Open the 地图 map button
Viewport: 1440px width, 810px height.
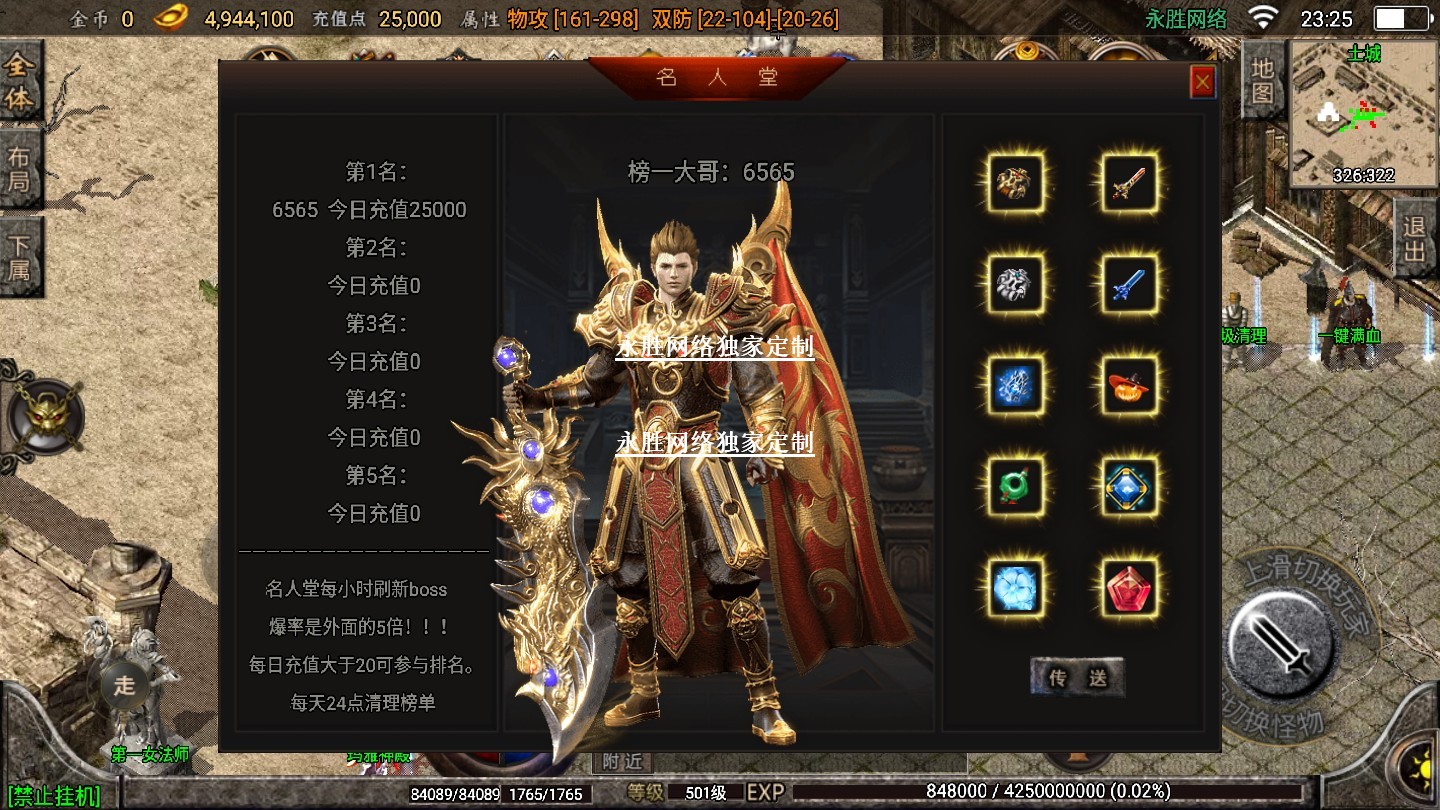click(x=1262, y=80)
